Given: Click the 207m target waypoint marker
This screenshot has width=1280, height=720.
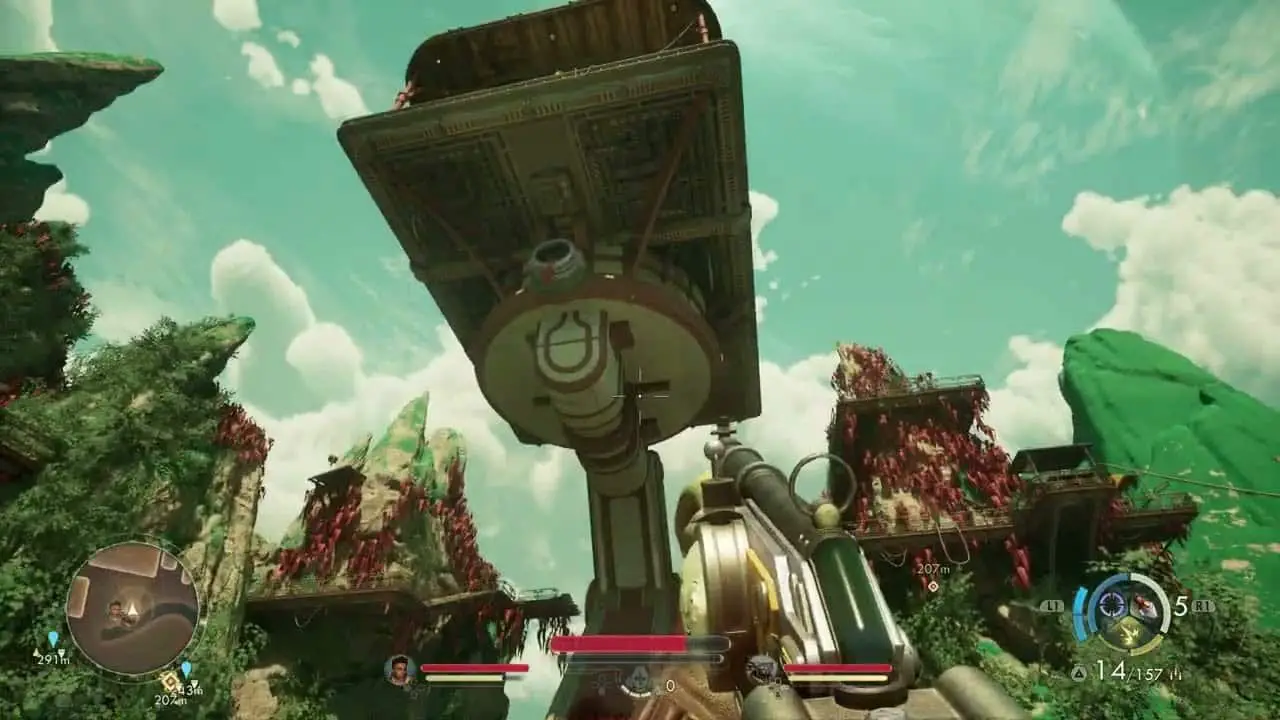Looking at the screenshot, I should click(x=932, y=586).
